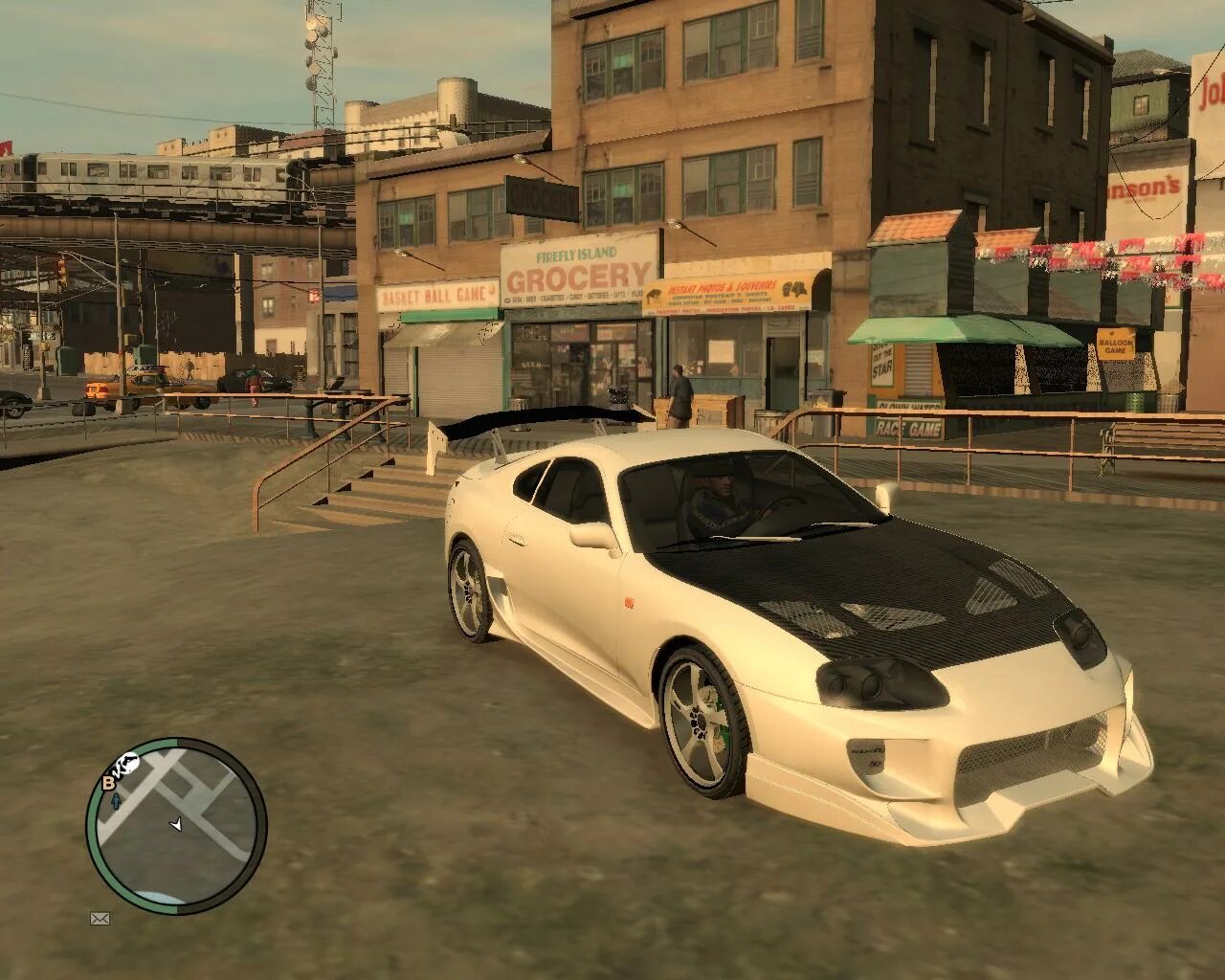The width and height of the screenshot is (1225, 980).
Task: Click the white player arrow in minimap center
Action: [x=175, y=824]
